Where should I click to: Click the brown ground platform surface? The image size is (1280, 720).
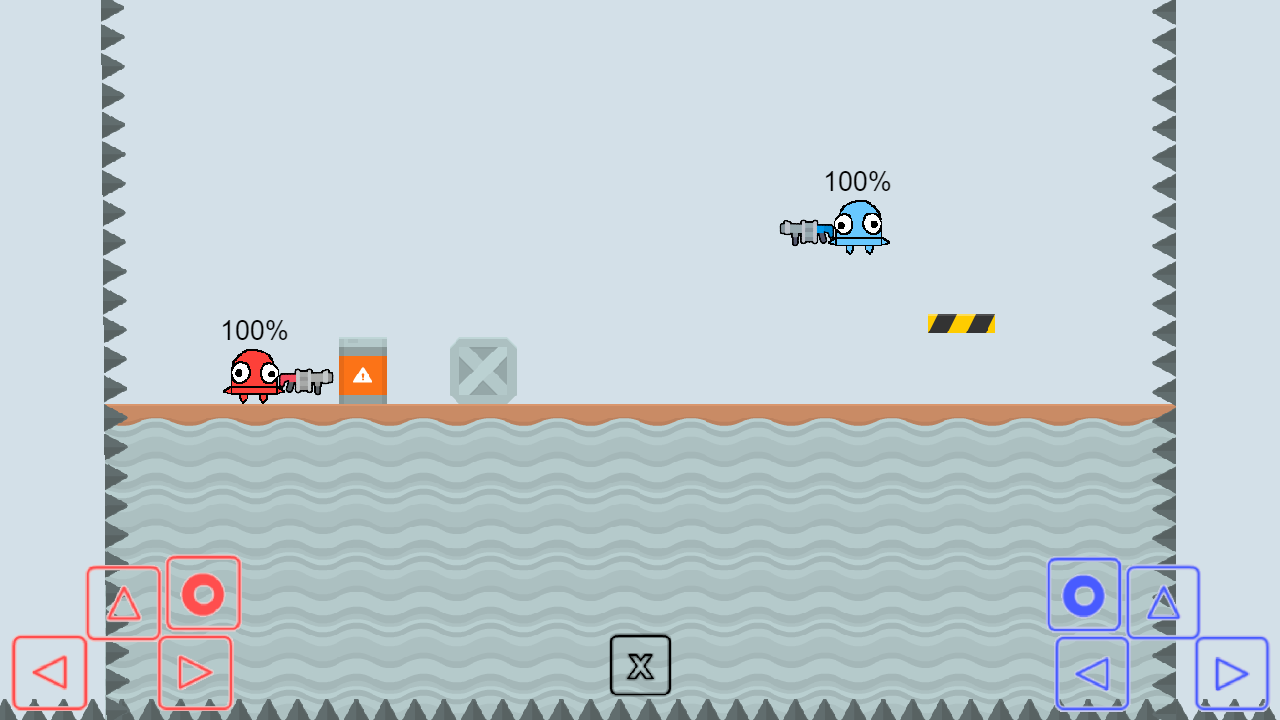640,409
